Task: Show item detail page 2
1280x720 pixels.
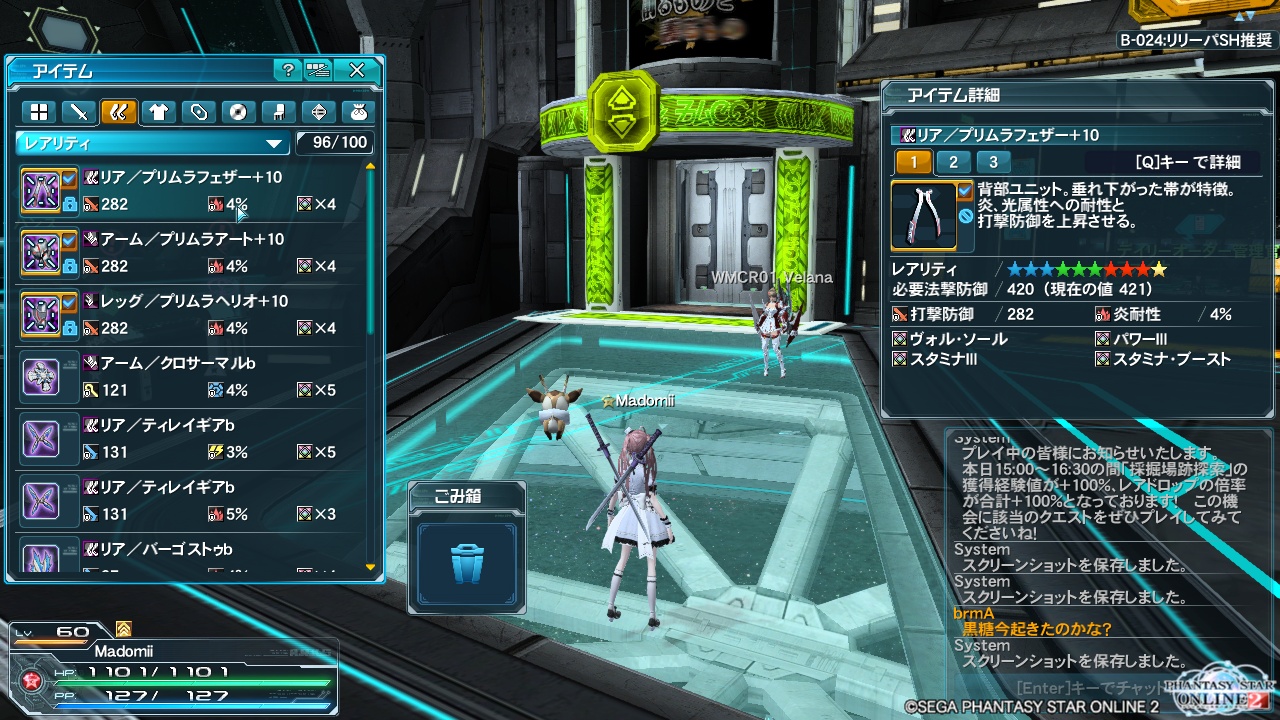Action: point(953,162)
